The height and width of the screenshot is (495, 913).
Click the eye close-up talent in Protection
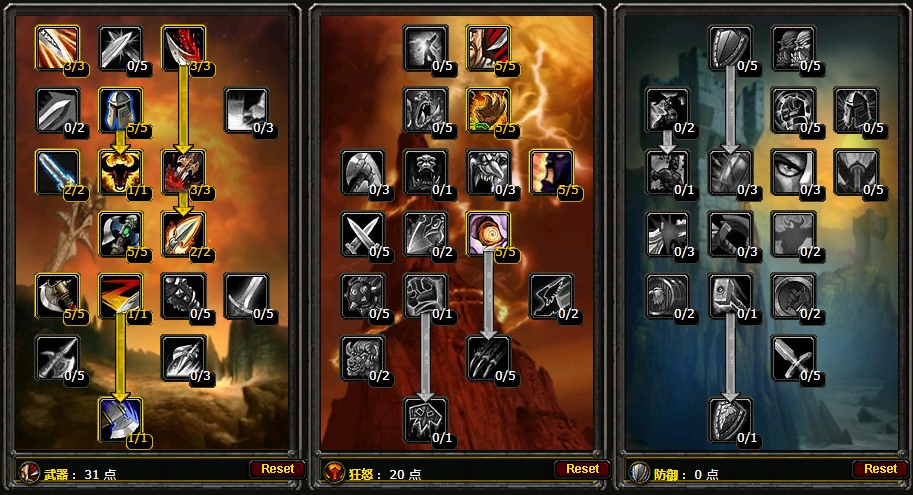(793, 171)
